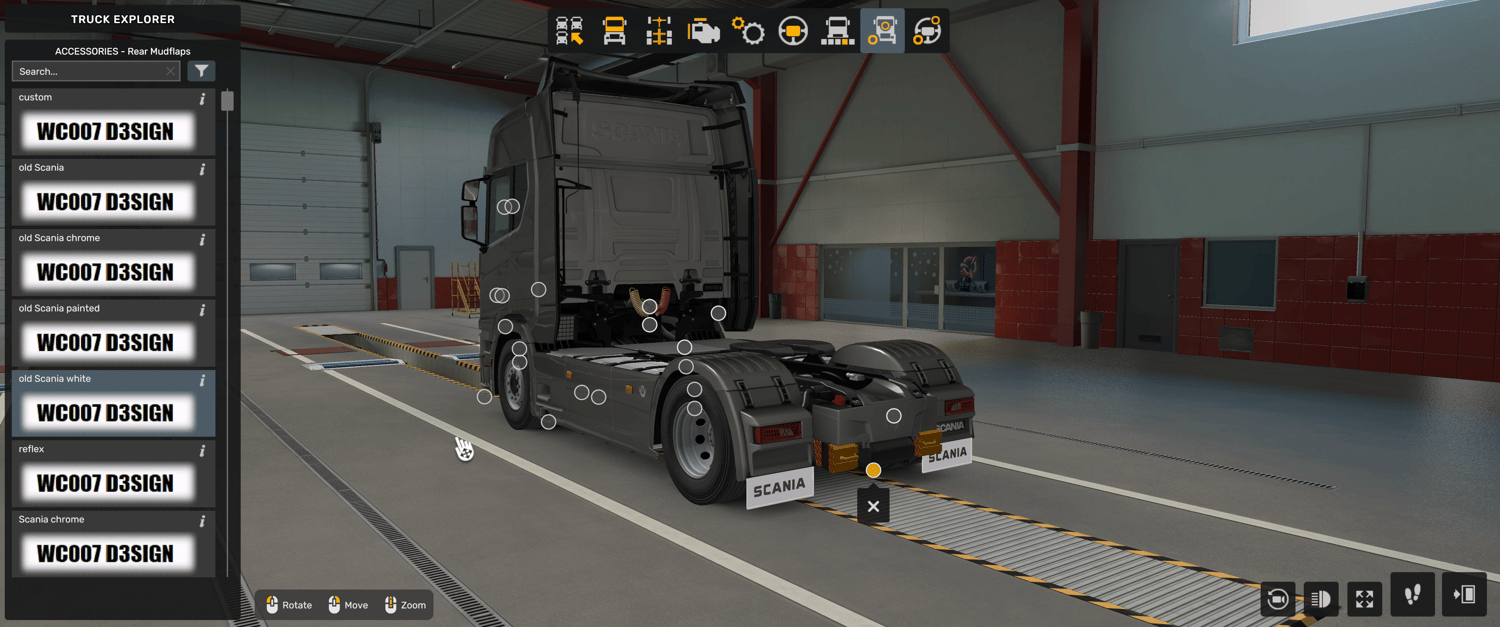Switch to the steering wheel interior category

point(793,31)
